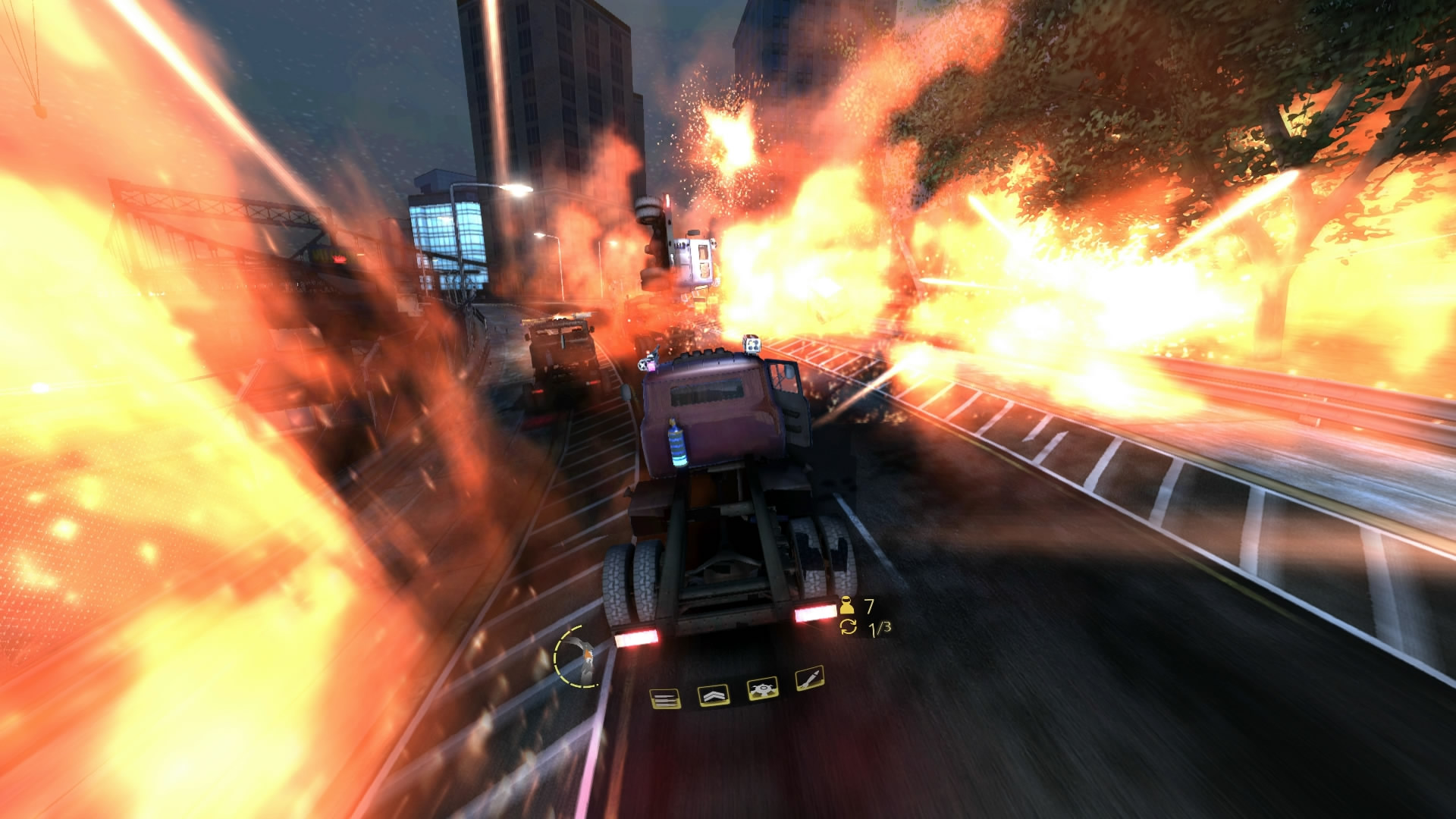1456x819 pixels.
Task: Click the circular lap counter icon
Action: click(x=849, y=628)
